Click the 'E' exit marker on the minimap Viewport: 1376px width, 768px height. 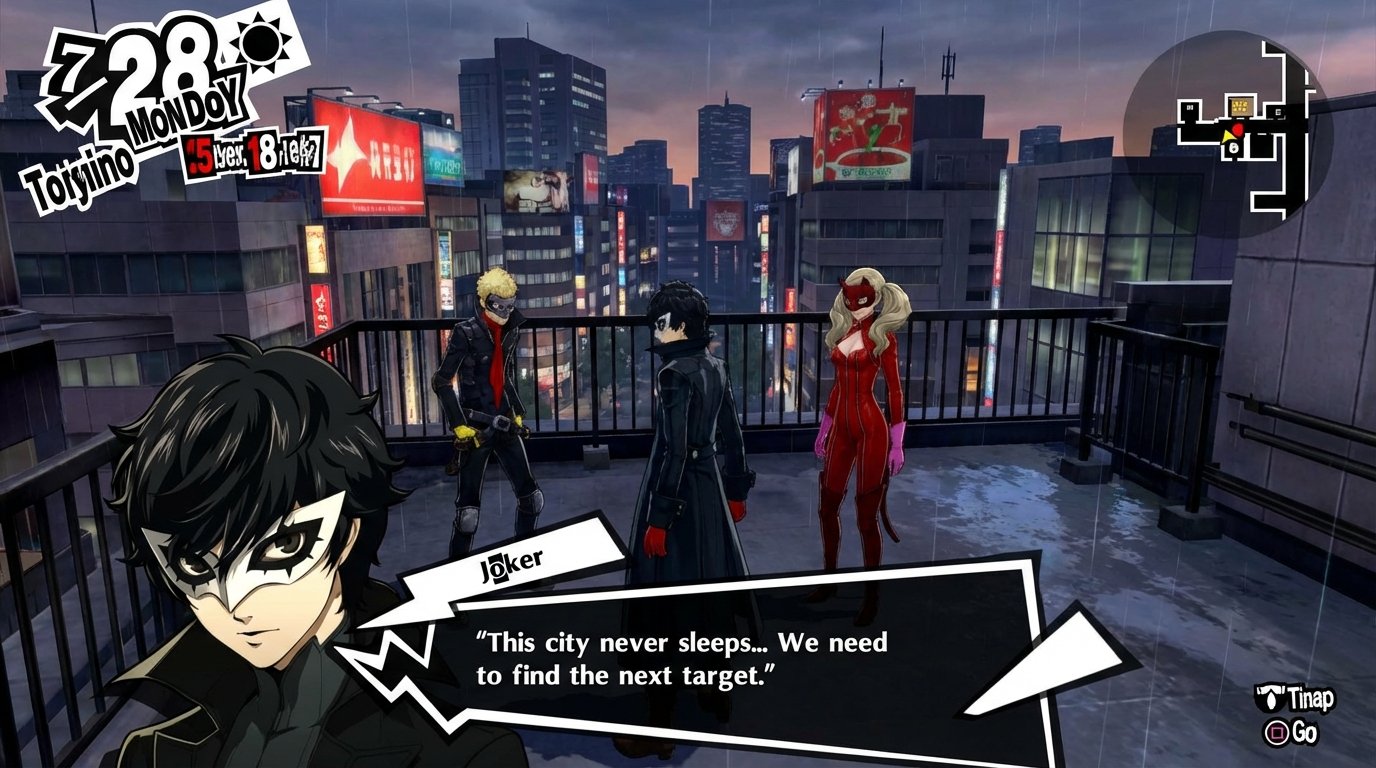[1278, 111]
